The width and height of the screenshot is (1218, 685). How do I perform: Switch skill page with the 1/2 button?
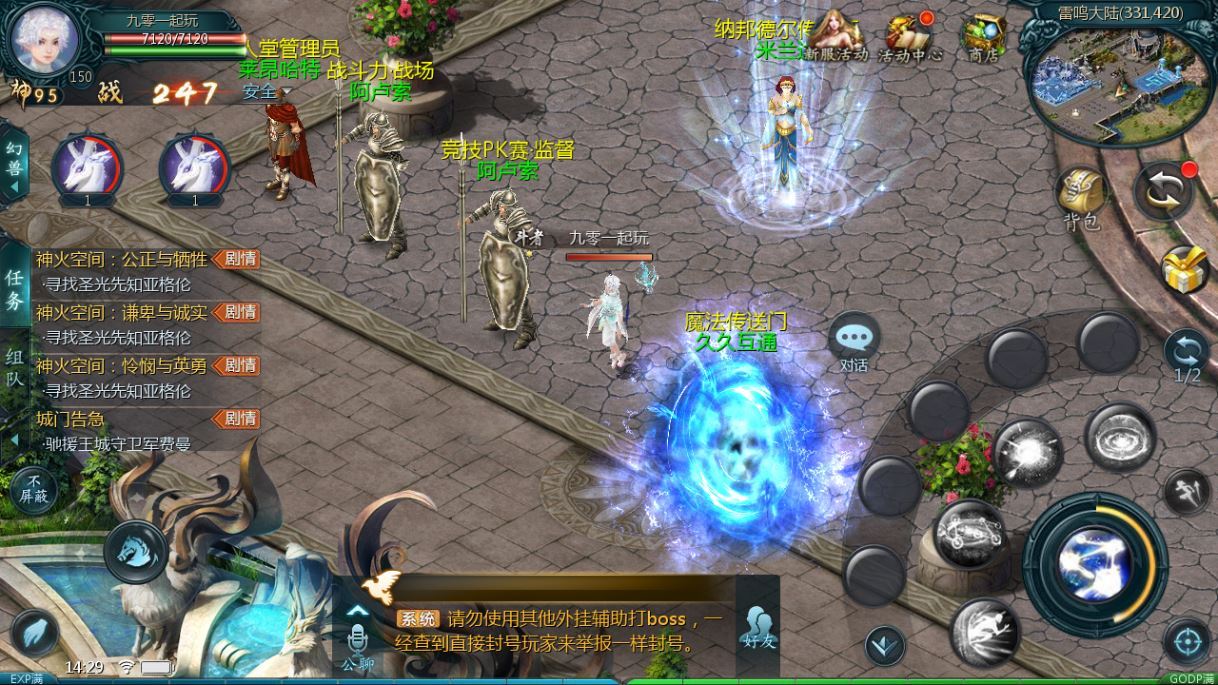click(x=1187, y=357)
